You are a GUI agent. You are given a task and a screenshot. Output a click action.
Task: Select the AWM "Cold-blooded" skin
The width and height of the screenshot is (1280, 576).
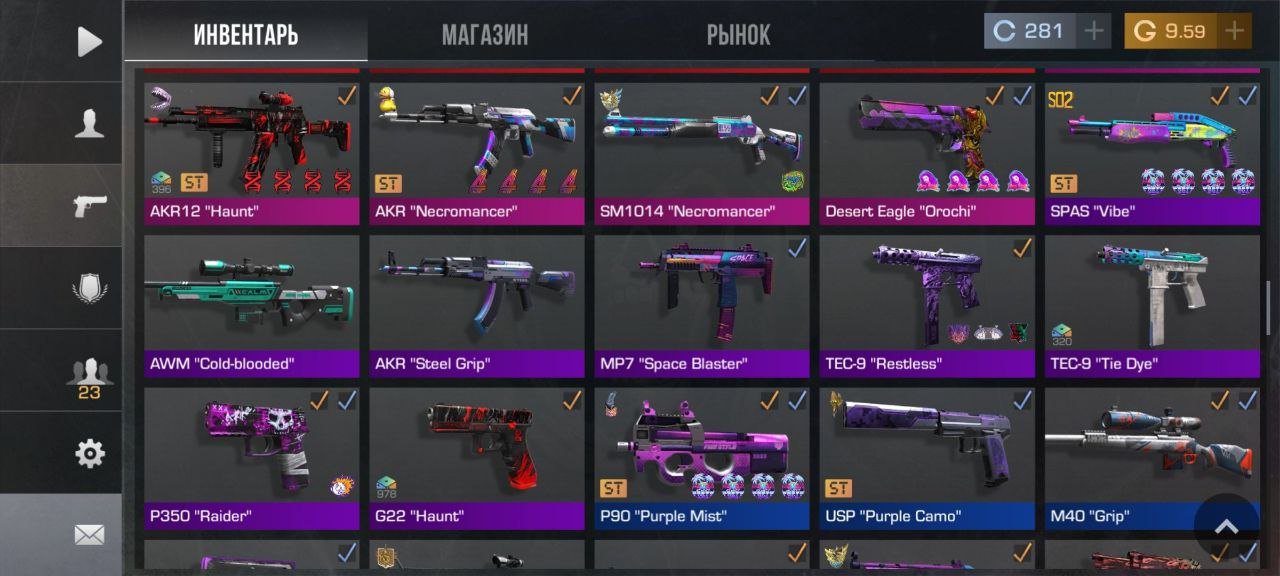tap(251, 302)
